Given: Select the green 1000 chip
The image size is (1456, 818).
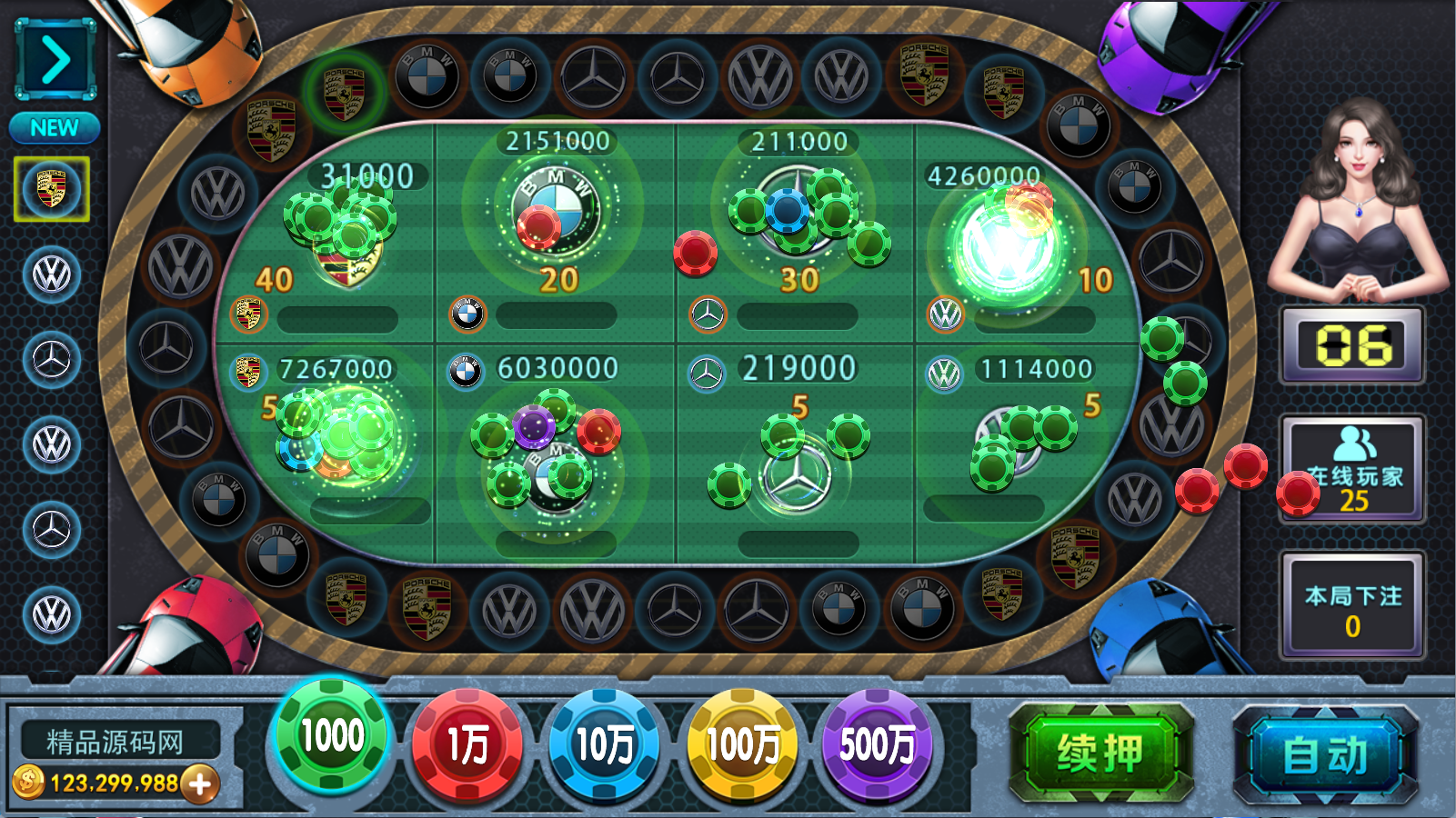Looking at the screenshot, I should [x=332, y=736].
